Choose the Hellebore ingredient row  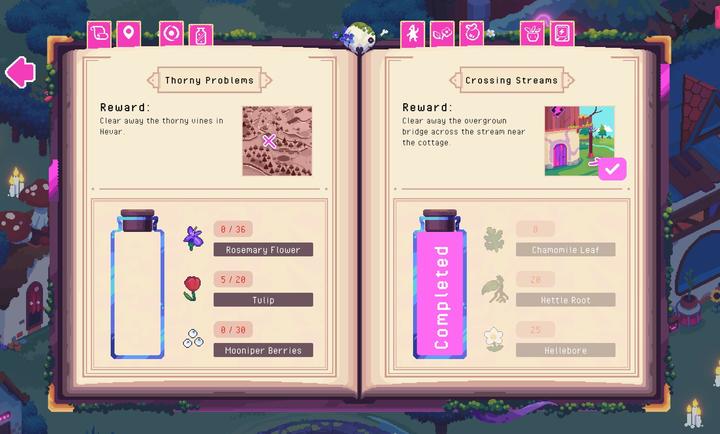[565, 349]
